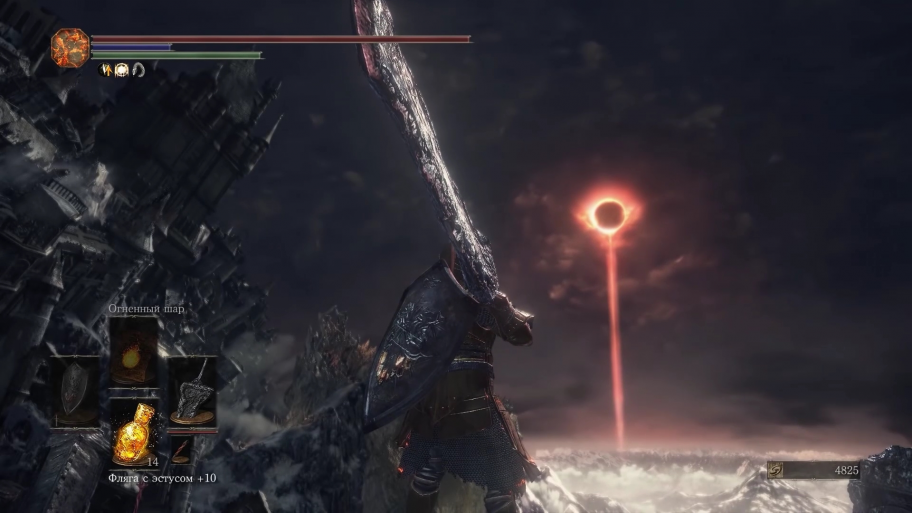This screenshot has width=912, height=513.
Task: Click the glowing circle status effect icon
Action: click(121, 69)
